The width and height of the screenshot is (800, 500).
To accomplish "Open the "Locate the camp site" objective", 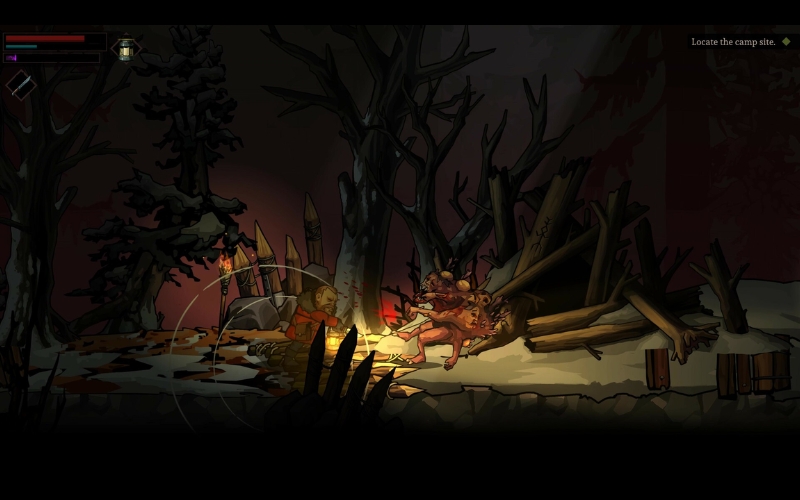I will tap(733, 42).
